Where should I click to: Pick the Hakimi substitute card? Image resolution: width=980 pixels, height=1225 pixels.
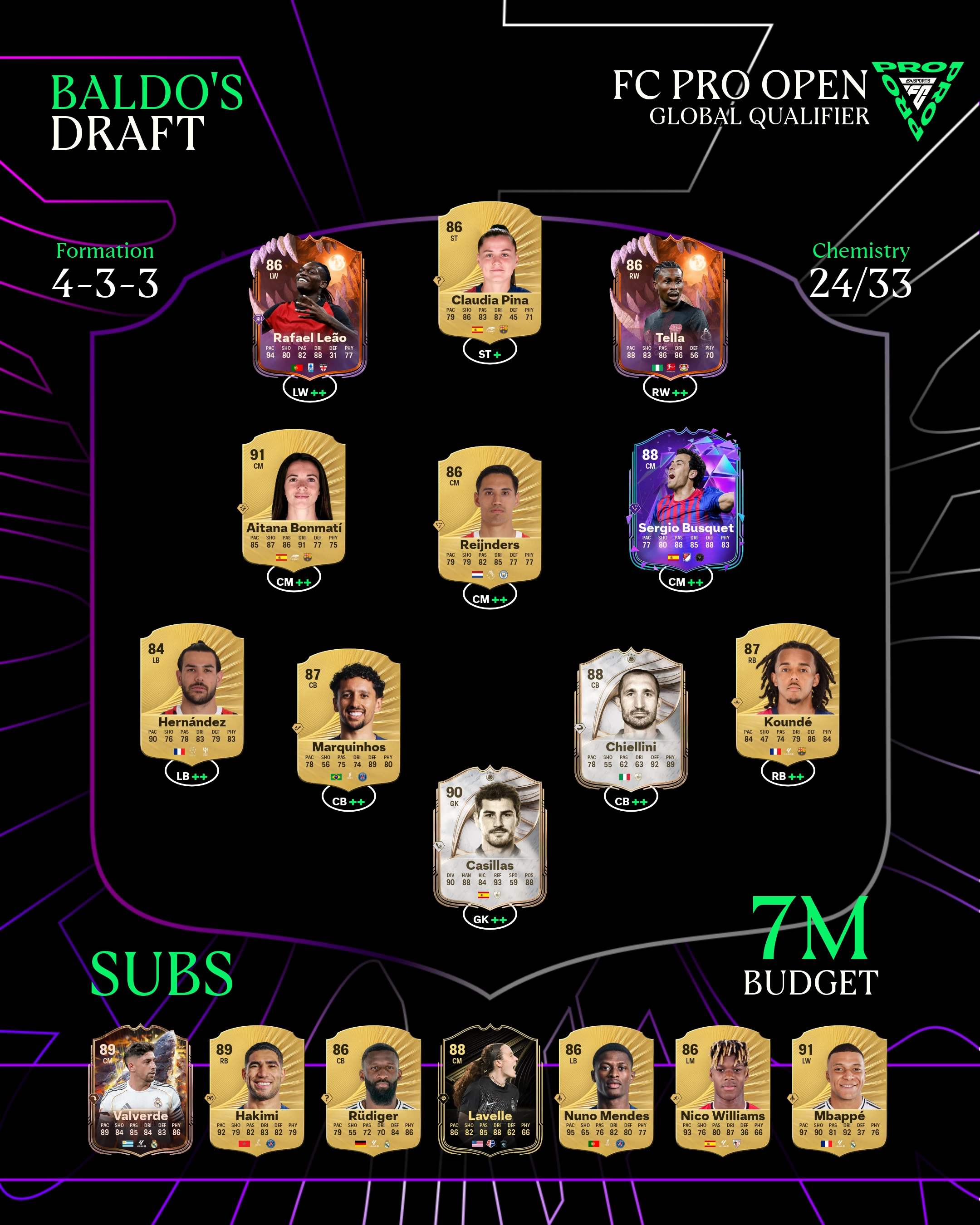pyautogui.click(x=257, y=1088)
